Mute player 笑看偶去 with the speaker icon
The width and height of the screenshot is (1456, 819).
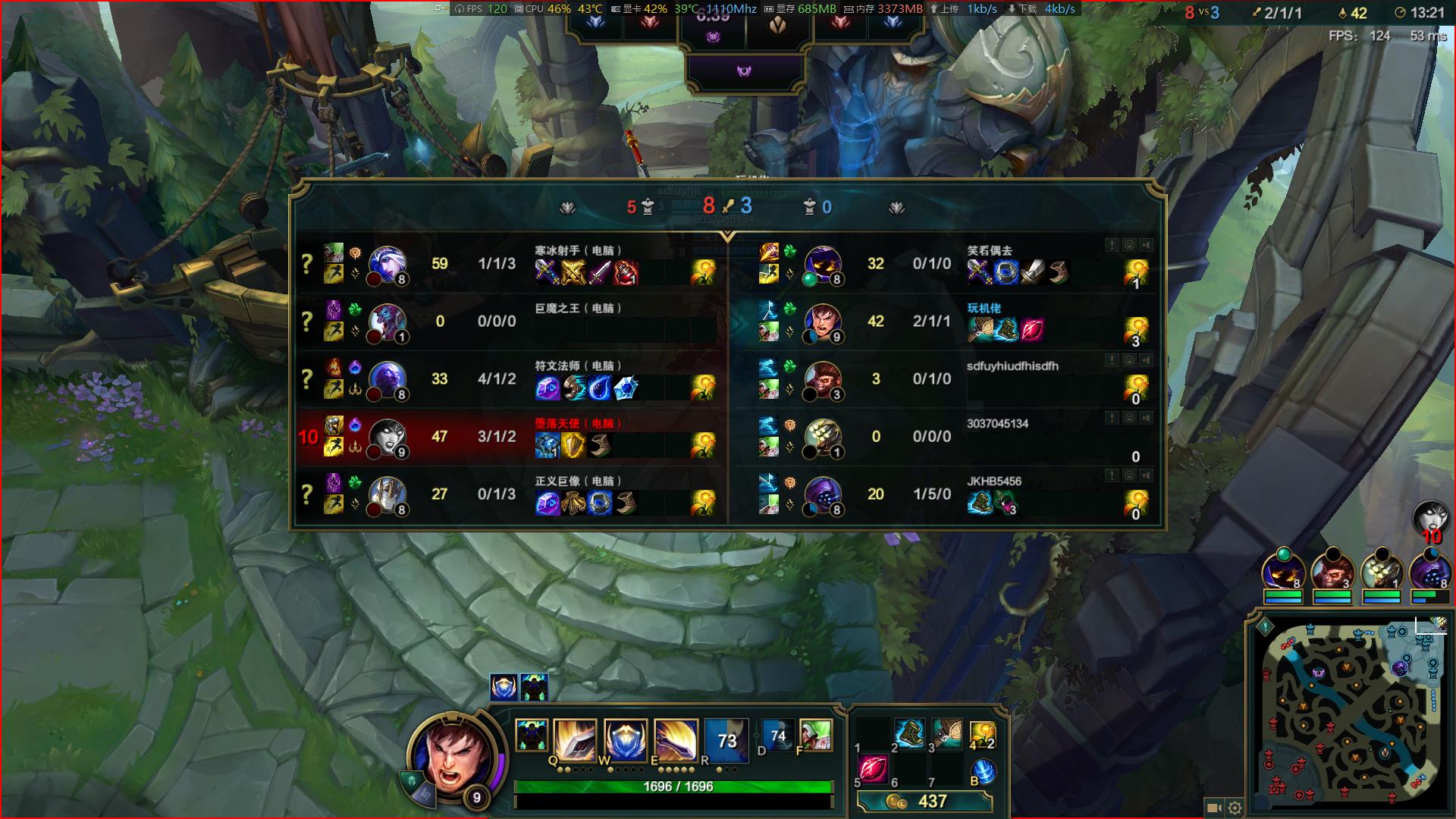[x=1147, y=245]
